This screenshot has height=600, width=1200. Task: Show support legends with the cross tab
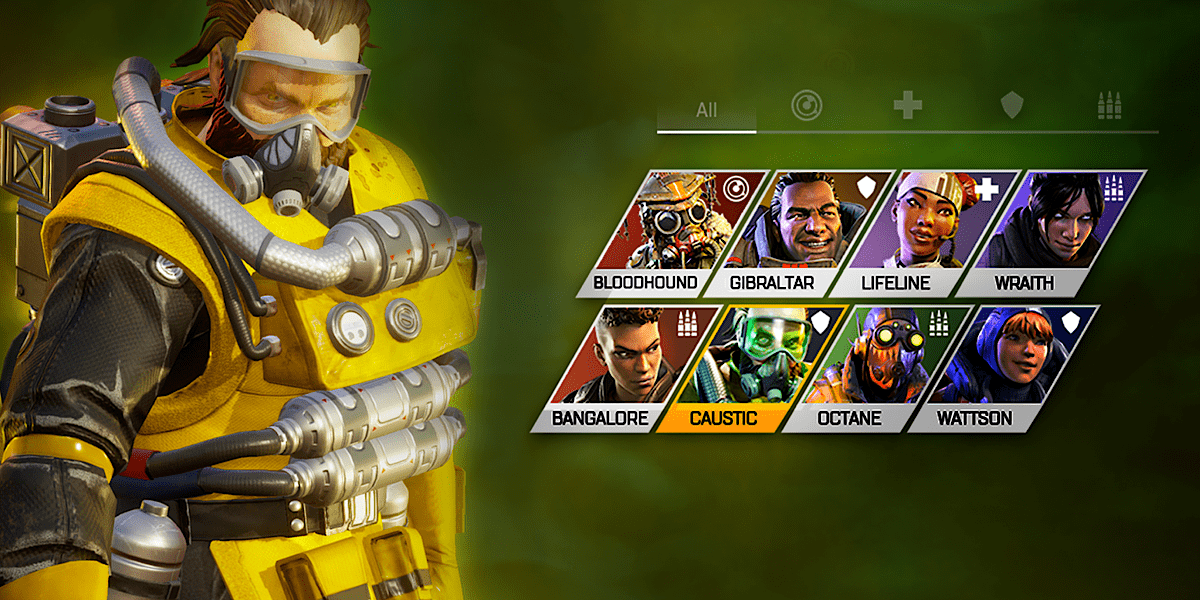pyautogui.click(x=908, y=105)
